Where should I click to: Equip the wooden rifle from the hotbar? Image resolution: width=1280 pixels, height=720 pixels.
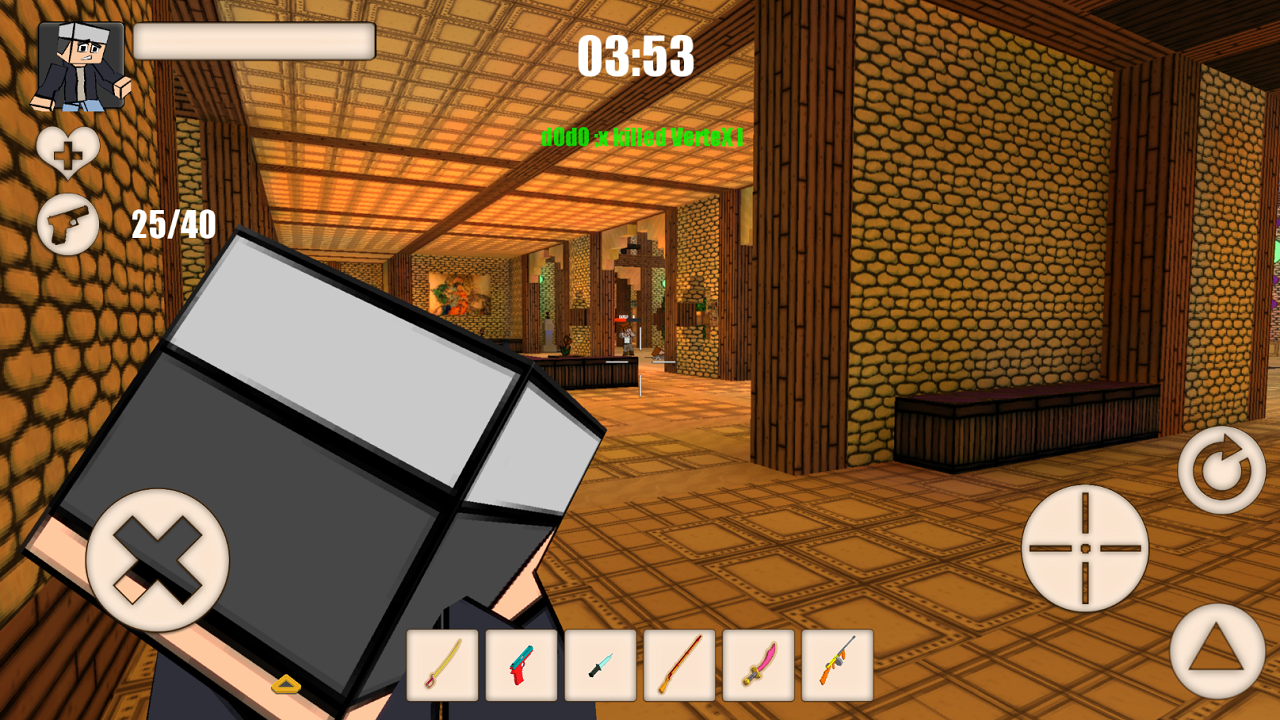(679, 666)
